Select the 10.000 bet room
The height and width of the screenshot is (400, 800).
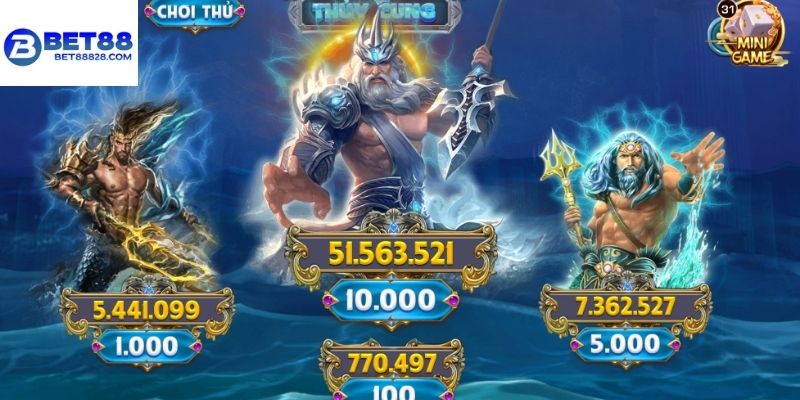pos(391,299)
